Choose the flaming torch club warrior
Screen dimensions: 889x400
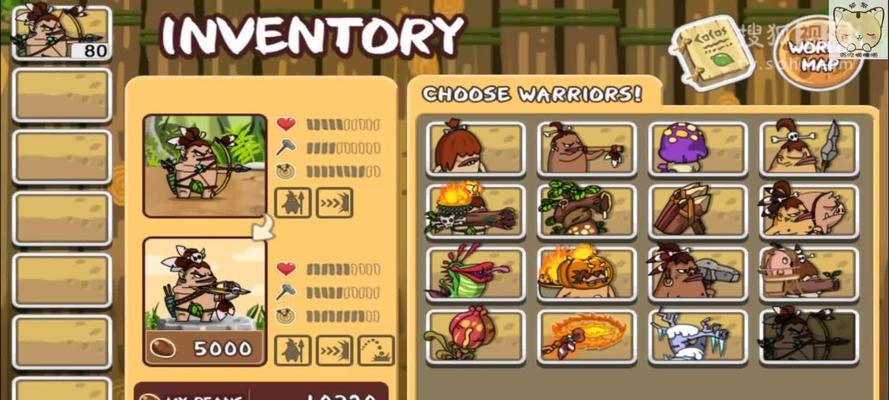point(475,210)
